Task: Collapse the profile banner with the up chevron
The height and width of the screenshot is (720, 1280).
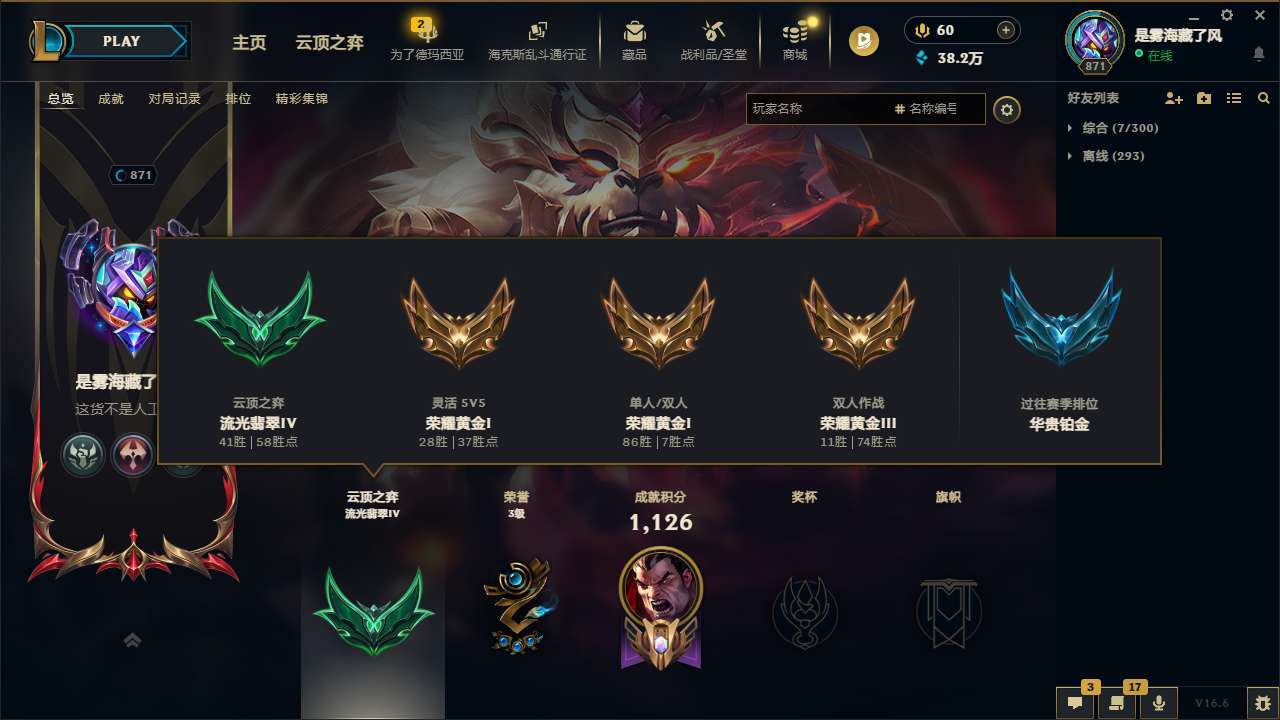Action: (133, 640)
